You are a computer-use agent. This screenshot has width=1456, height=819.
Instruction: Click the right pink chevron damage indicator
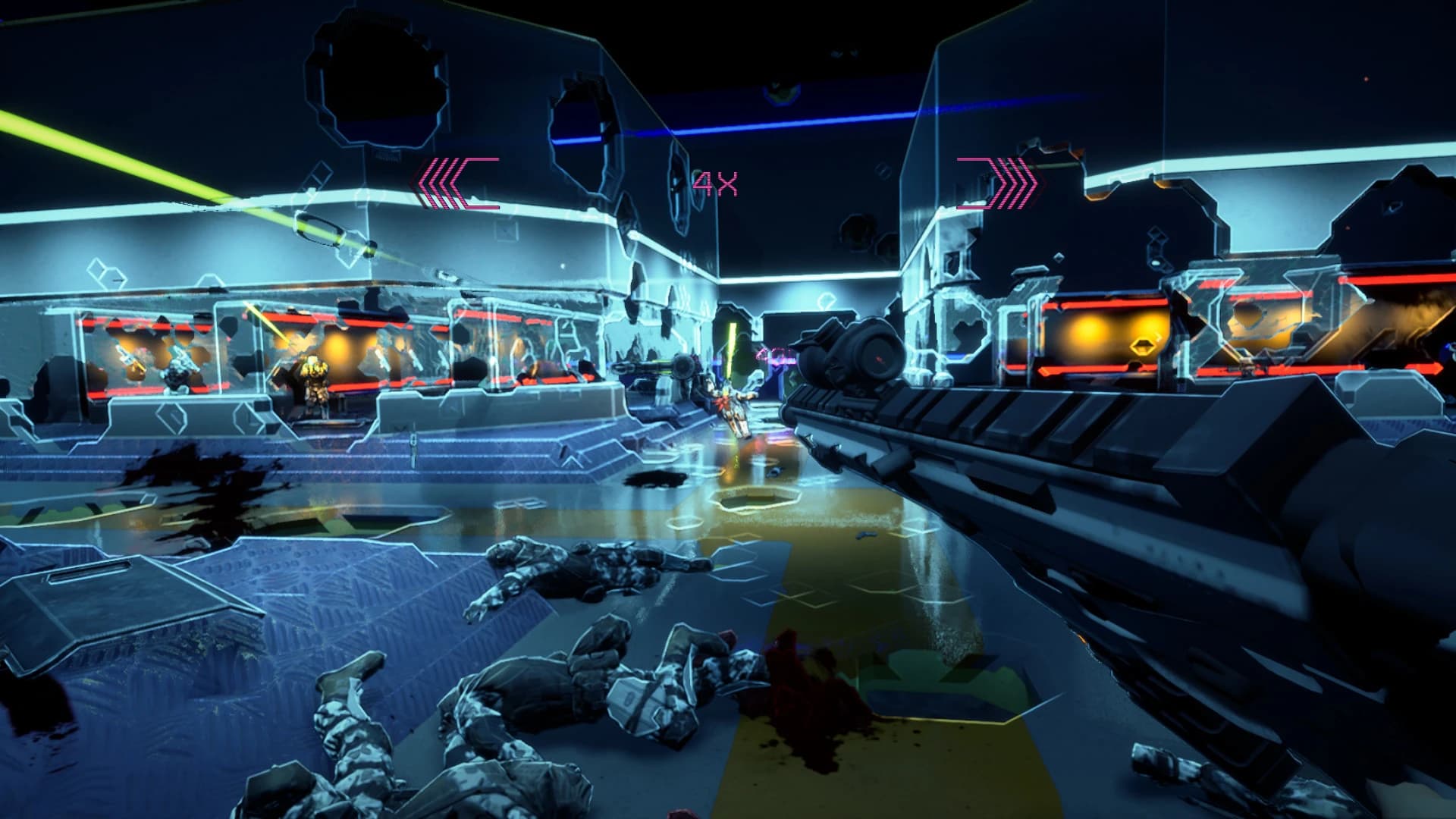tap(996, 184)
